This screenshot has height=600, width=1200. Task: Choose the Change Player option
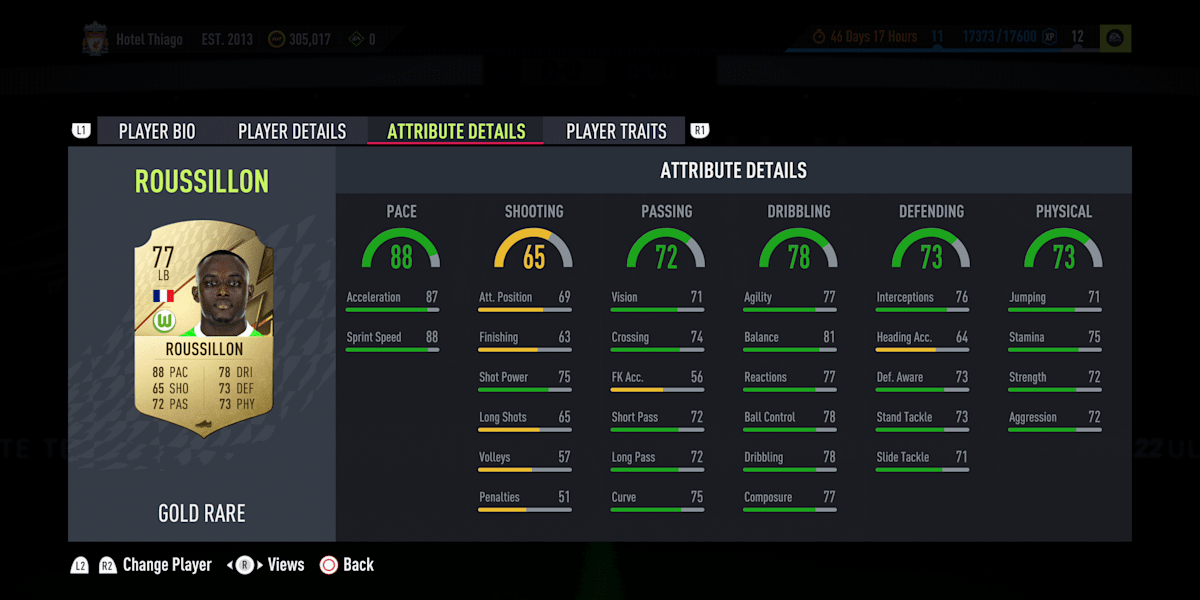pyautogui.click(x=166, y=565)
